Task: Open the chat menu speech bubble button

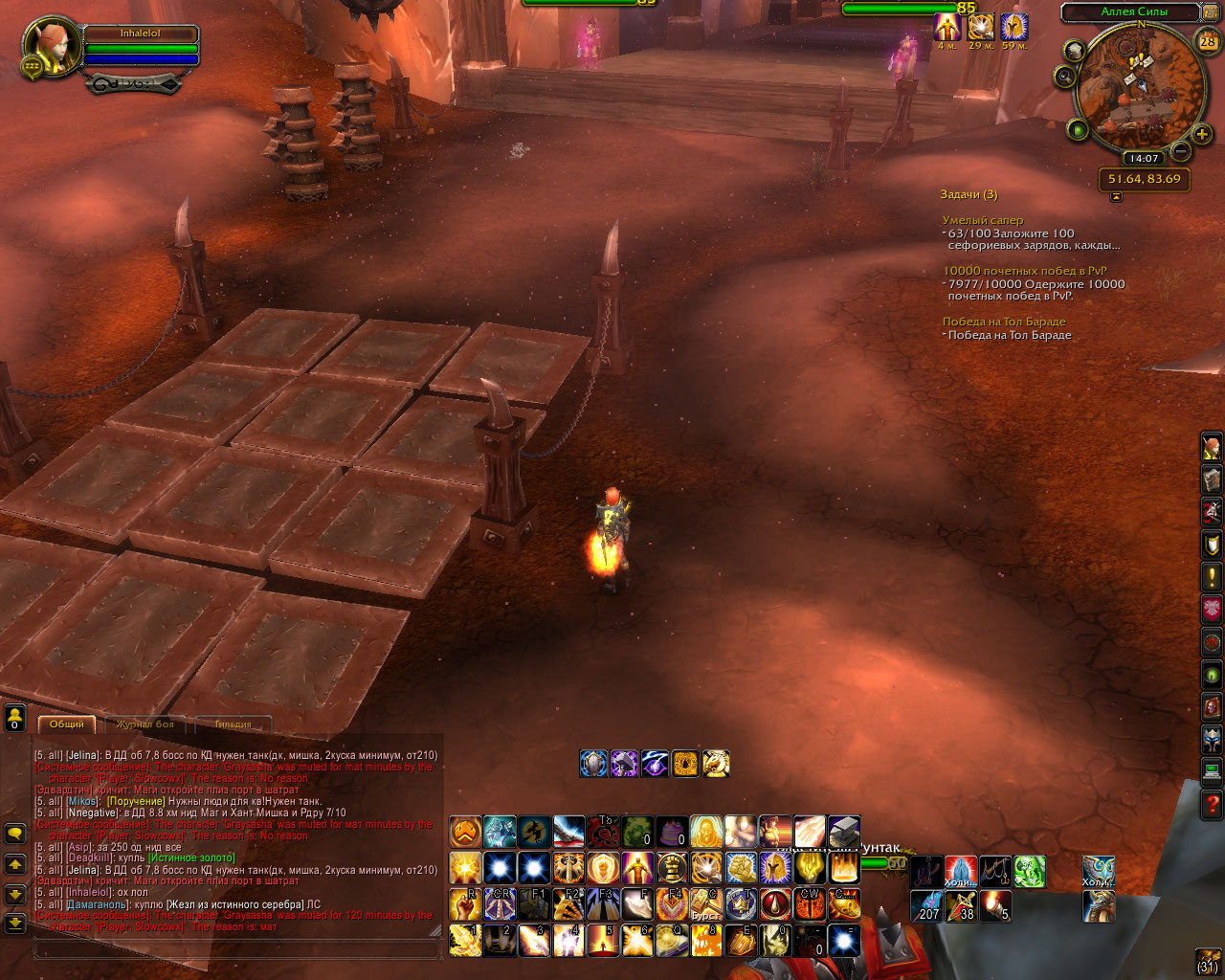Action: tap(15, 834)
